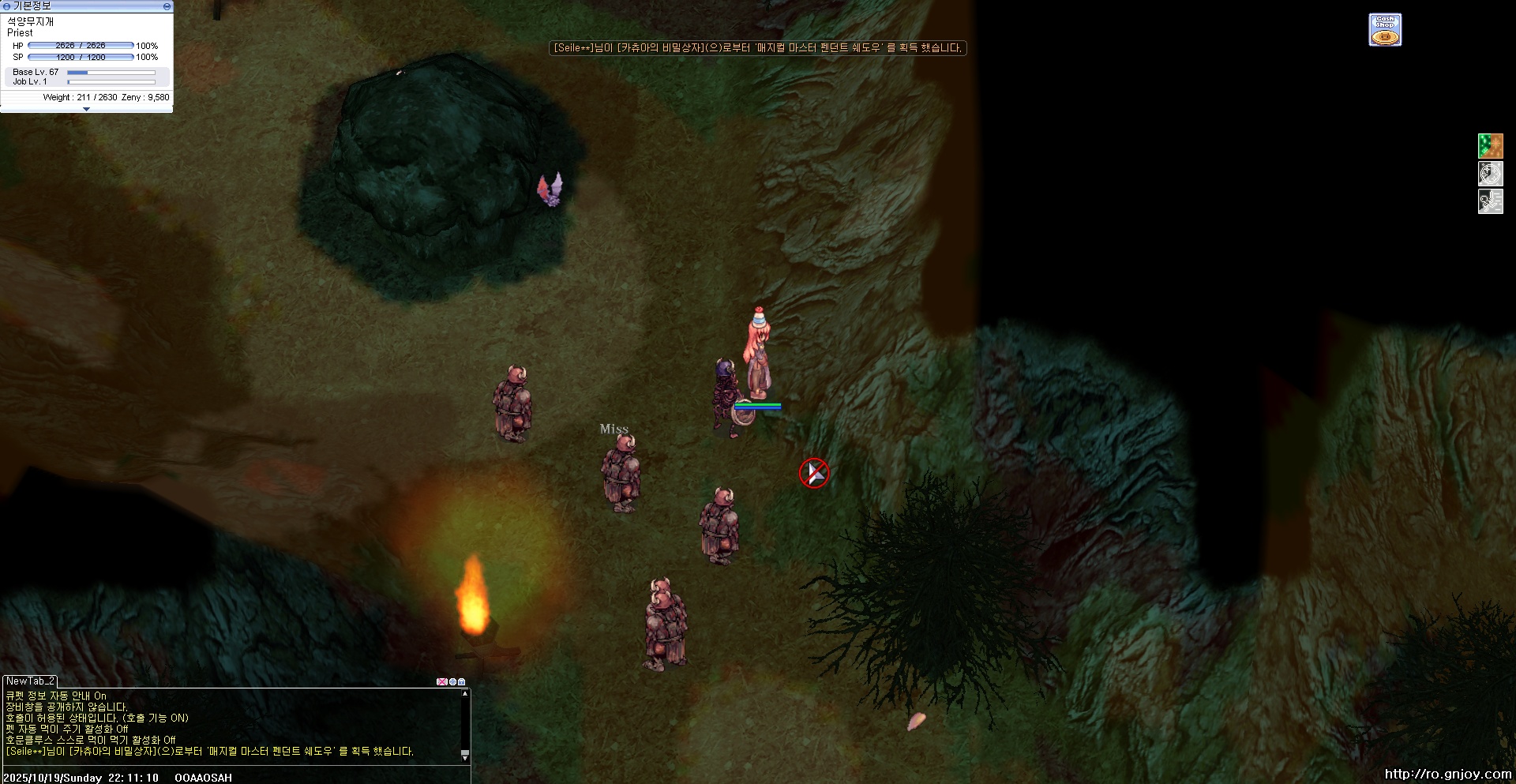Select the magic circle status icon
The height and width of the screenshot is (784, 1516).
(x=1490, y=174)
